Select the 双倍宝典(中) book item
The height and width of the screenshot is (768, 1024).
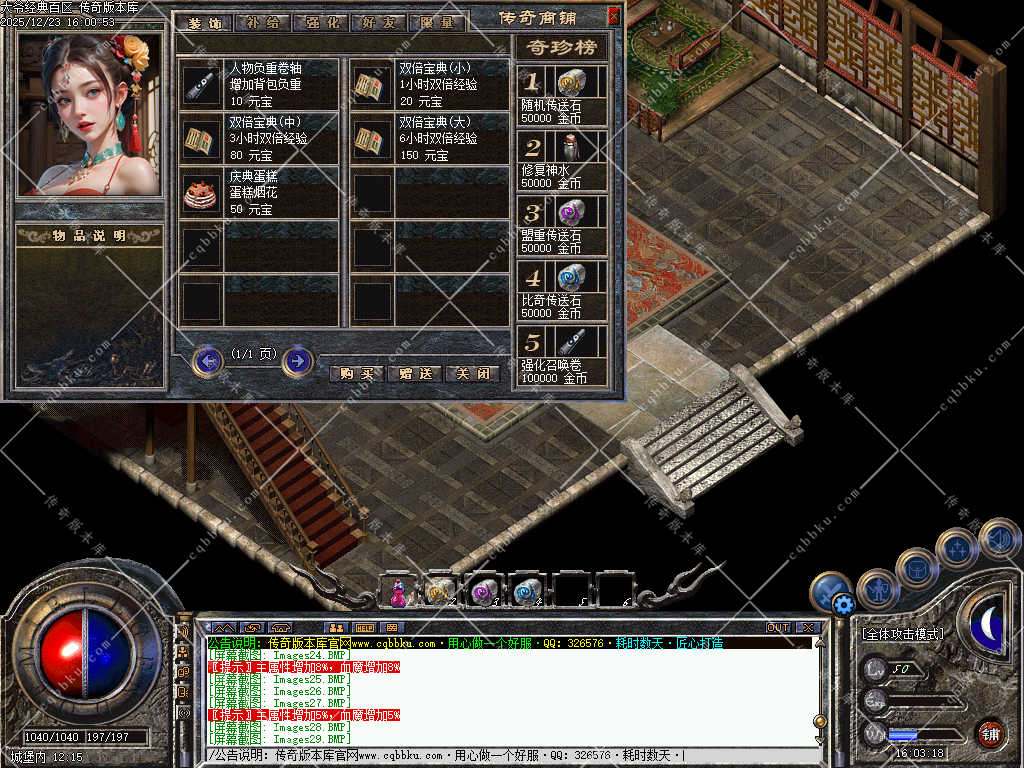tap(202, 140)
